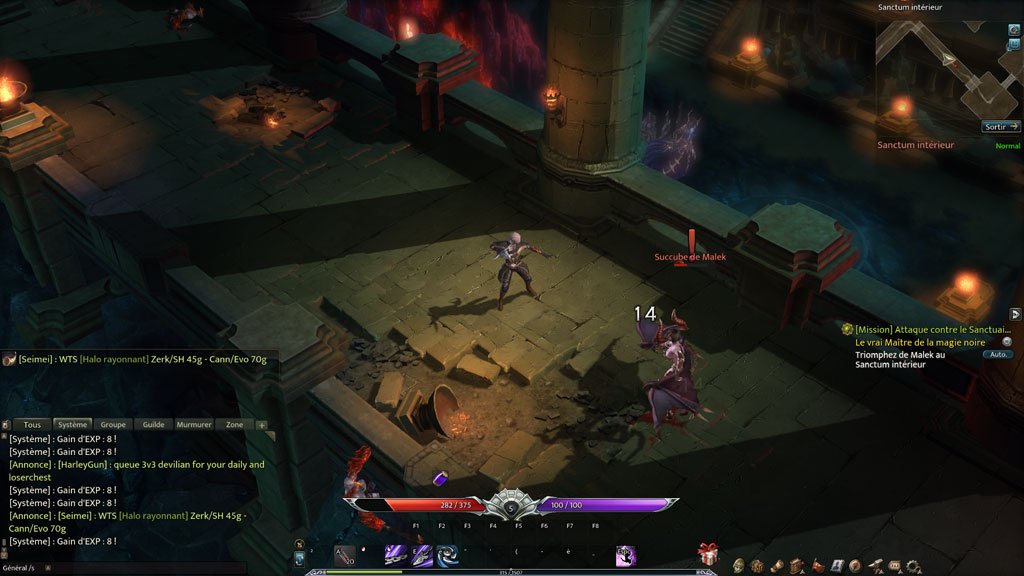Image resolution: width=1024 pixels, height=576 pixels.
Task: Click the Sortir button to leave dungeon
Action: (1000, 127)
